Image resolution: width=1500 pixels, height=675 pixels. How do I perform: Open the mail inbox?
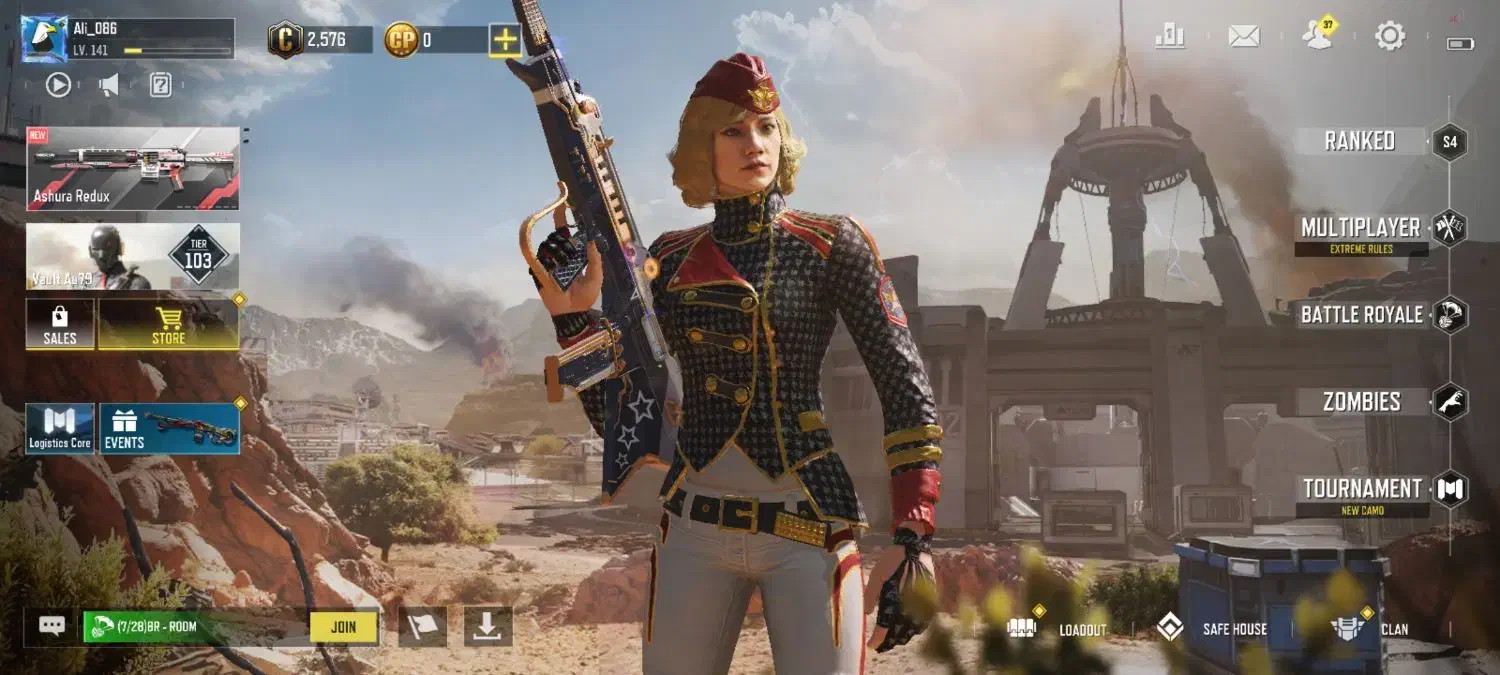pyautogui.click(x=1243, y=37)
